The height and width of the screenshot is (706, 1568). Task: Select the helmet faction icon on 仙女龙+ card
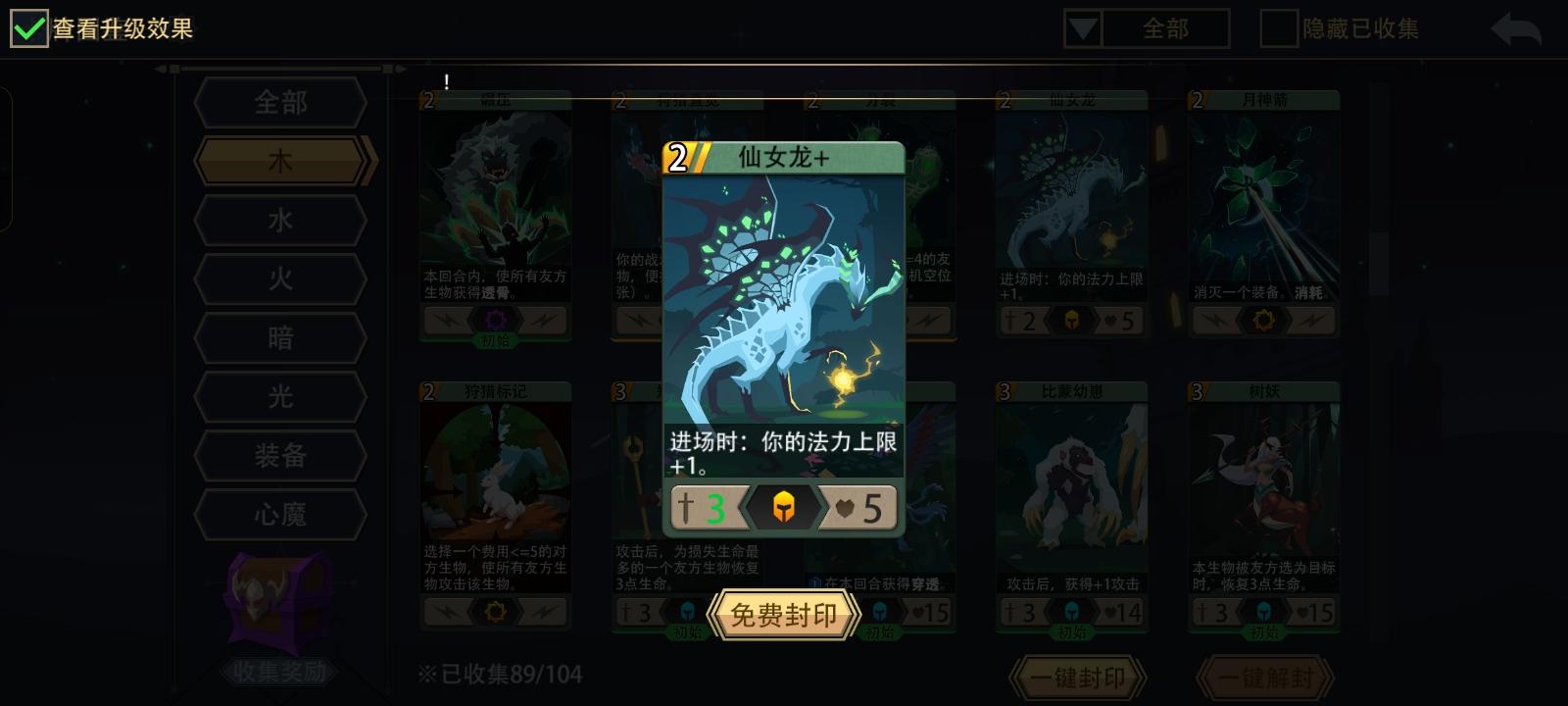tap(783, 507)
